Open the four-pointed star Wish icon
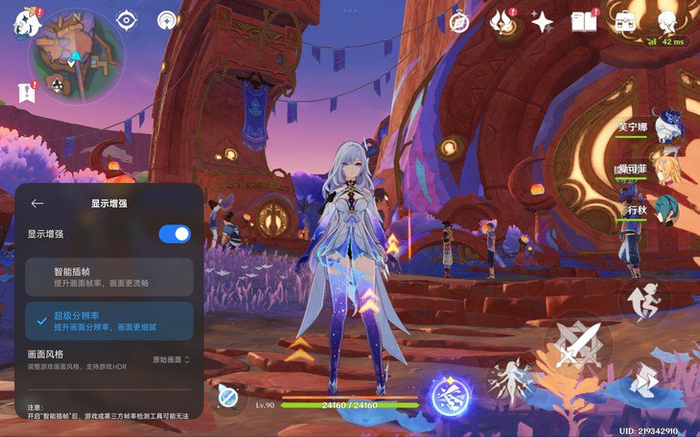 [543, 22]
